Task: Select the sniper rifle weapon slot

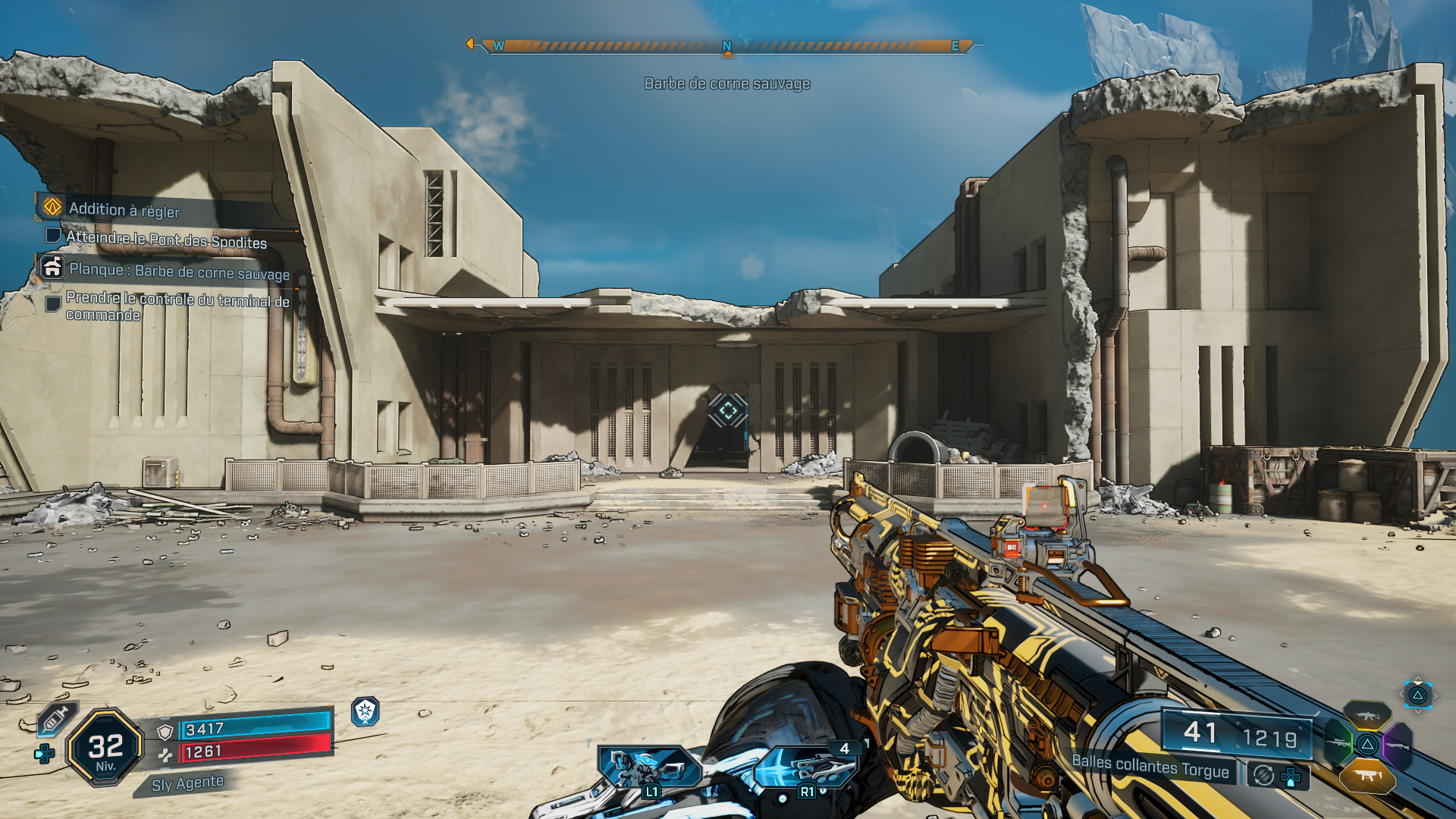Action: tap(1338, 744)
